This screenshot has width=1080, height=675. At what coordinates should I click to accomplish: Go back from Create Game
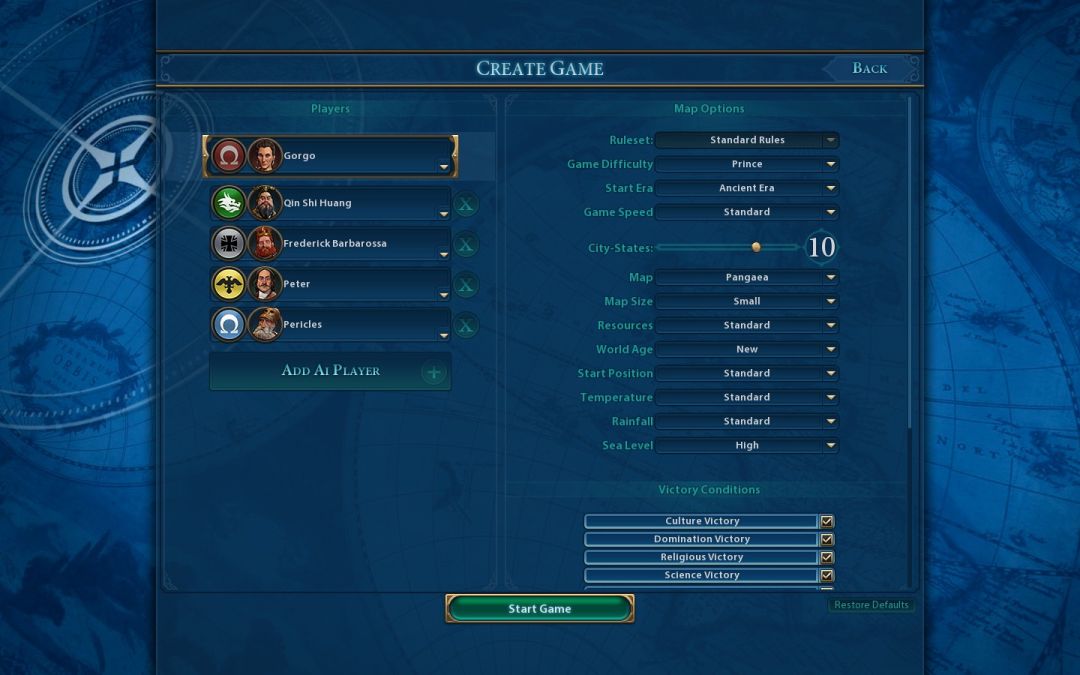(x=869, y=68)
